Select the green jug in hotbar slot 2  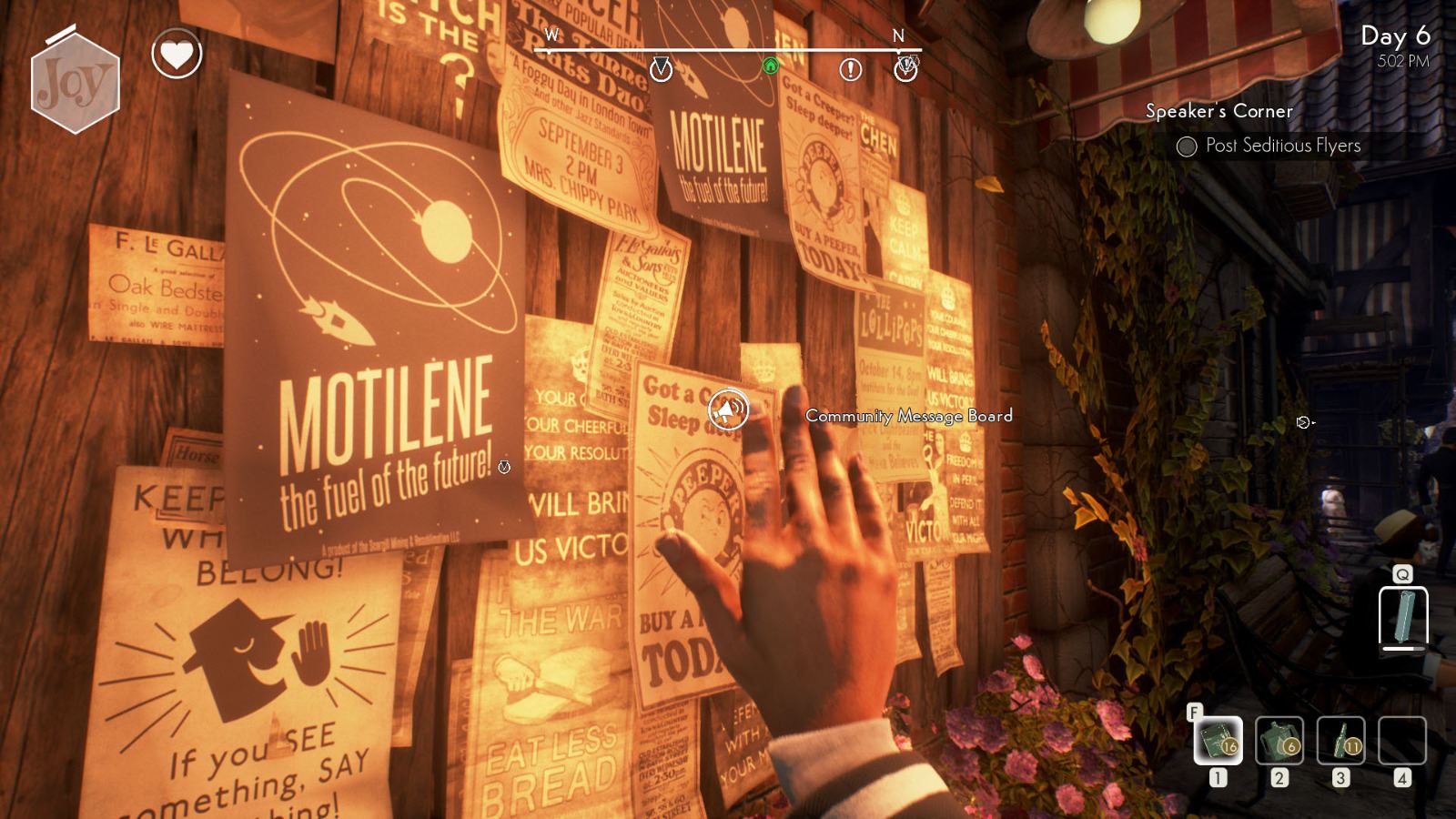pyautogui.click(x=1279, y=742)
